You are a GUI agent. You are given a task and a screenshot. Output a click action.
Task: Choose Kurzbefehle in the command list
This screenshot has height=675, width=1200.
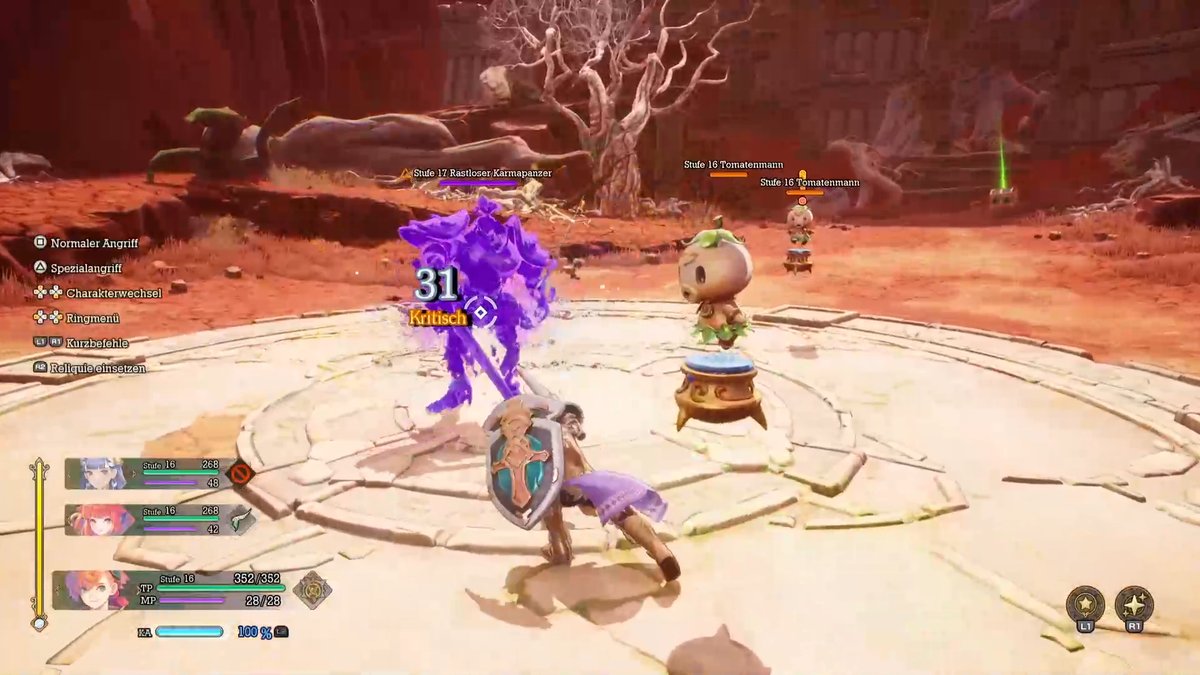coord(96,343)
